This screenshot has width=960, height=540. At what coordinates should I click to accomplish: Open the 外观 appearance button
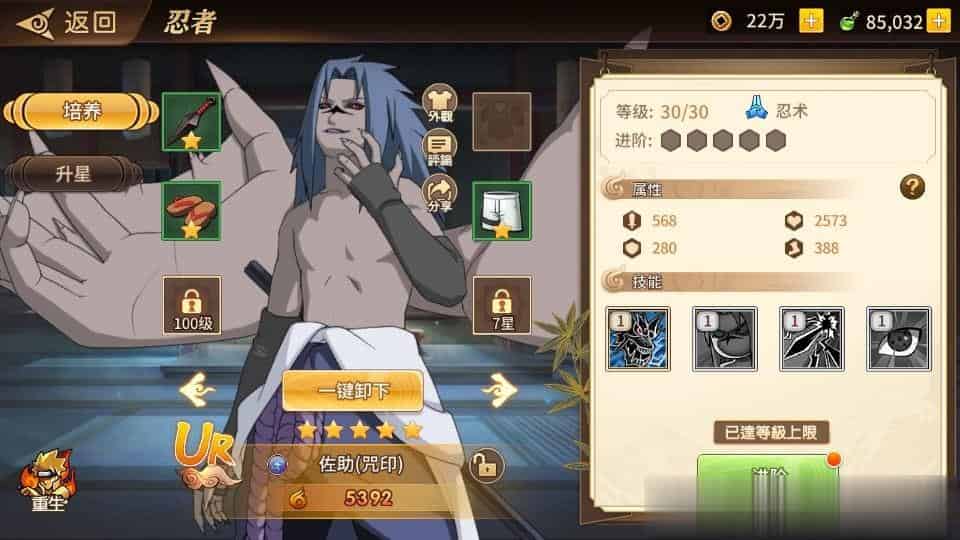click(x=441, y=103)
